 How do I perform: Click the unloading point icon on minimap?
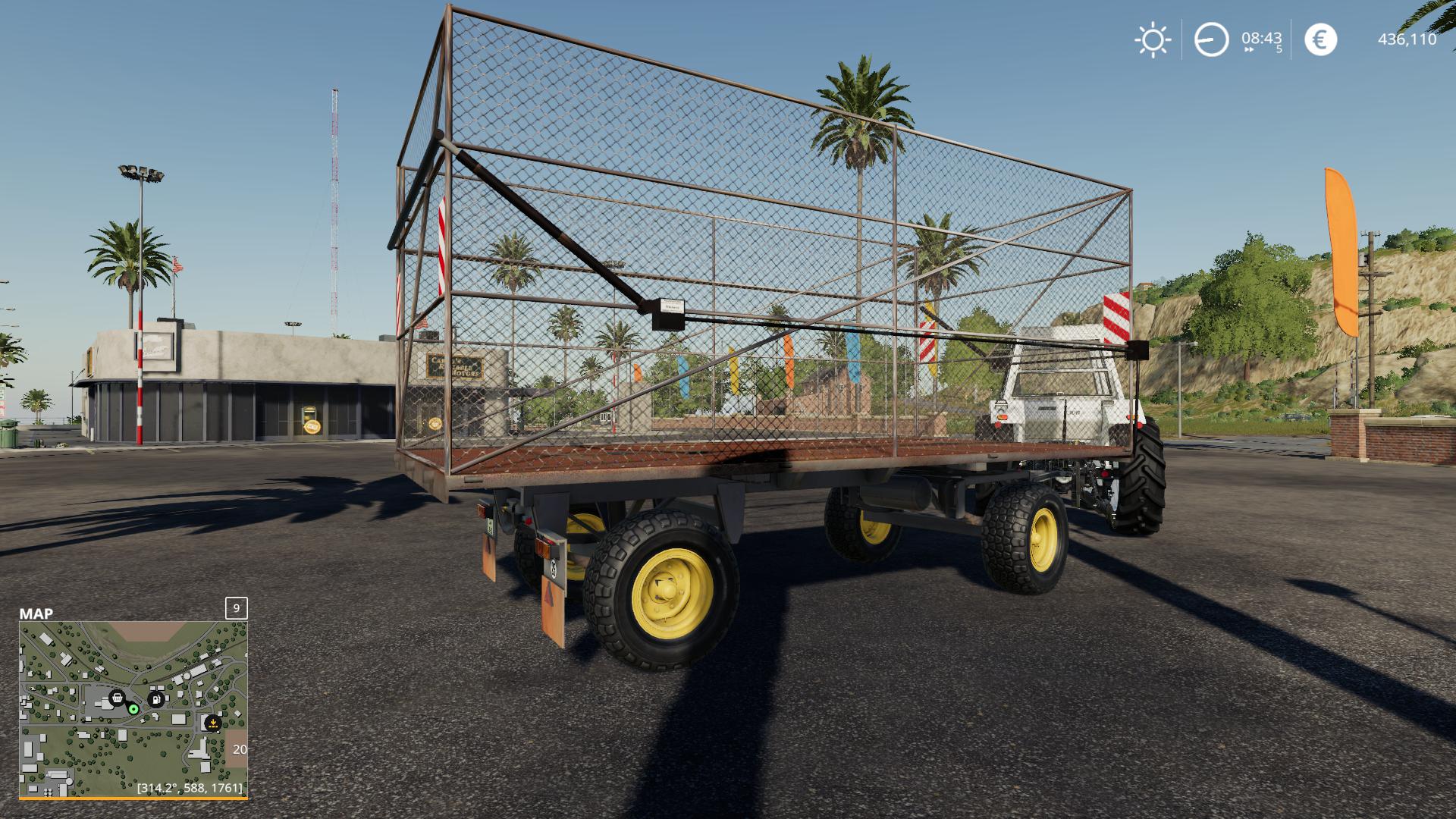pyautogui.click(x=212, y=723)
